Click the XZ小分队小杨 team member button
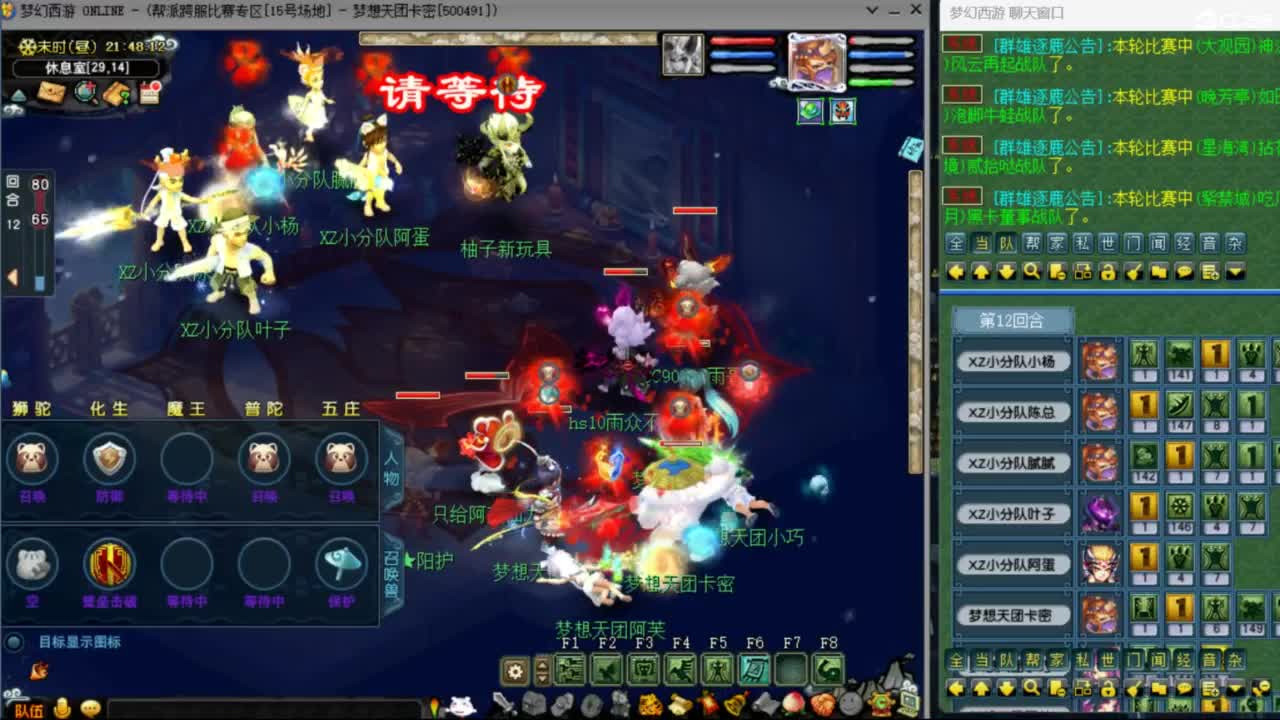The height and width of the screenshot is (720, 1280). [1015, 361]
